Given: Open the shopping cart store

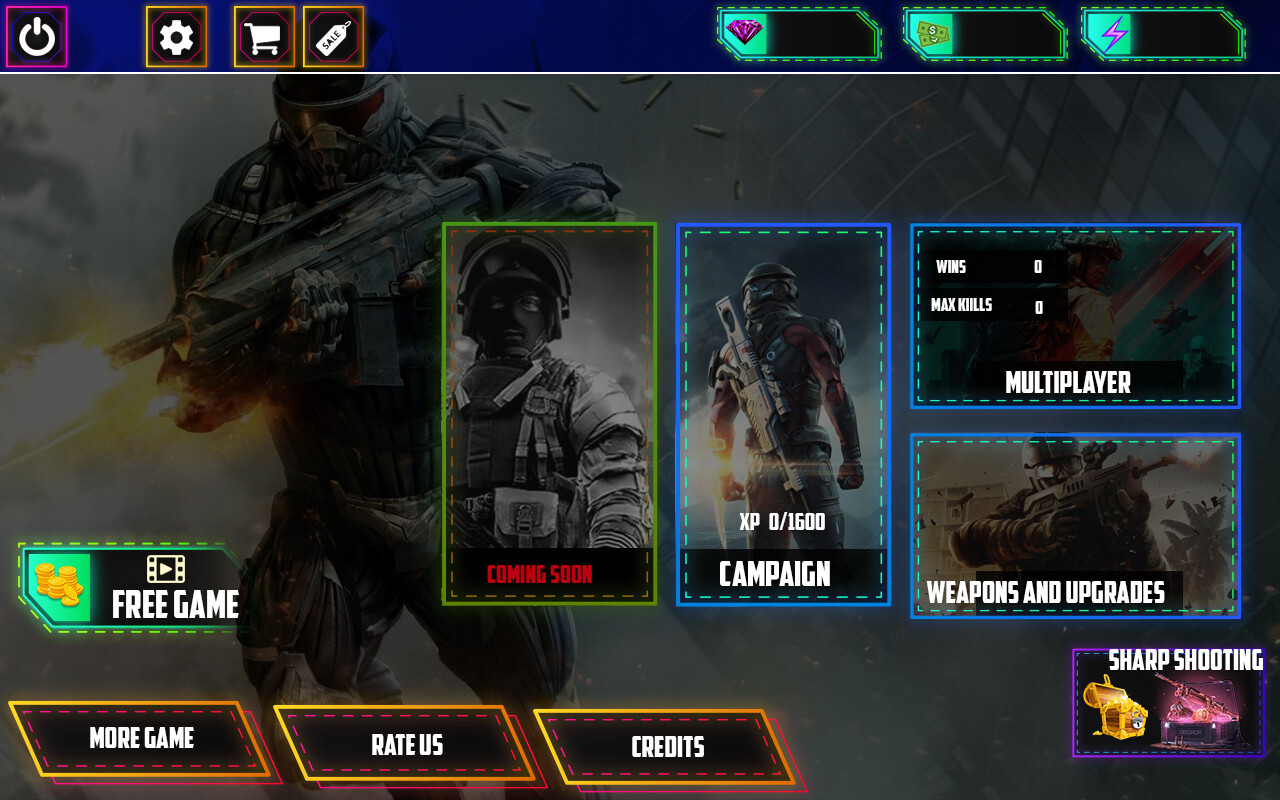Looking at the screenshot, I should pos(264,37).
